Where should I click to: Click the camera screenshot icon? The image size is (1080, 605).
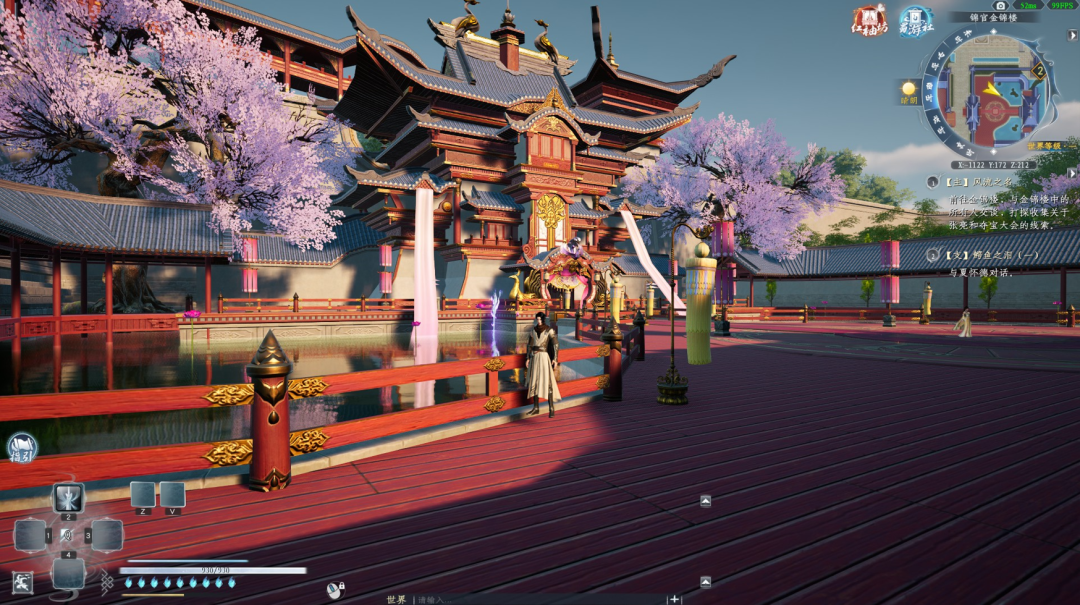click(1000, 5)
